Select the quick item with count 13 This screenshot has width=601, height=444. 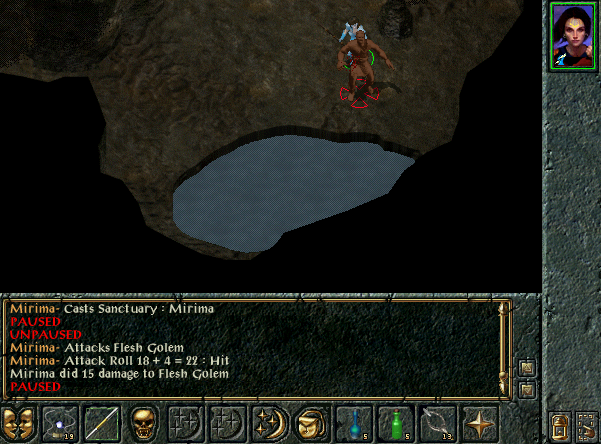(438, 424)
